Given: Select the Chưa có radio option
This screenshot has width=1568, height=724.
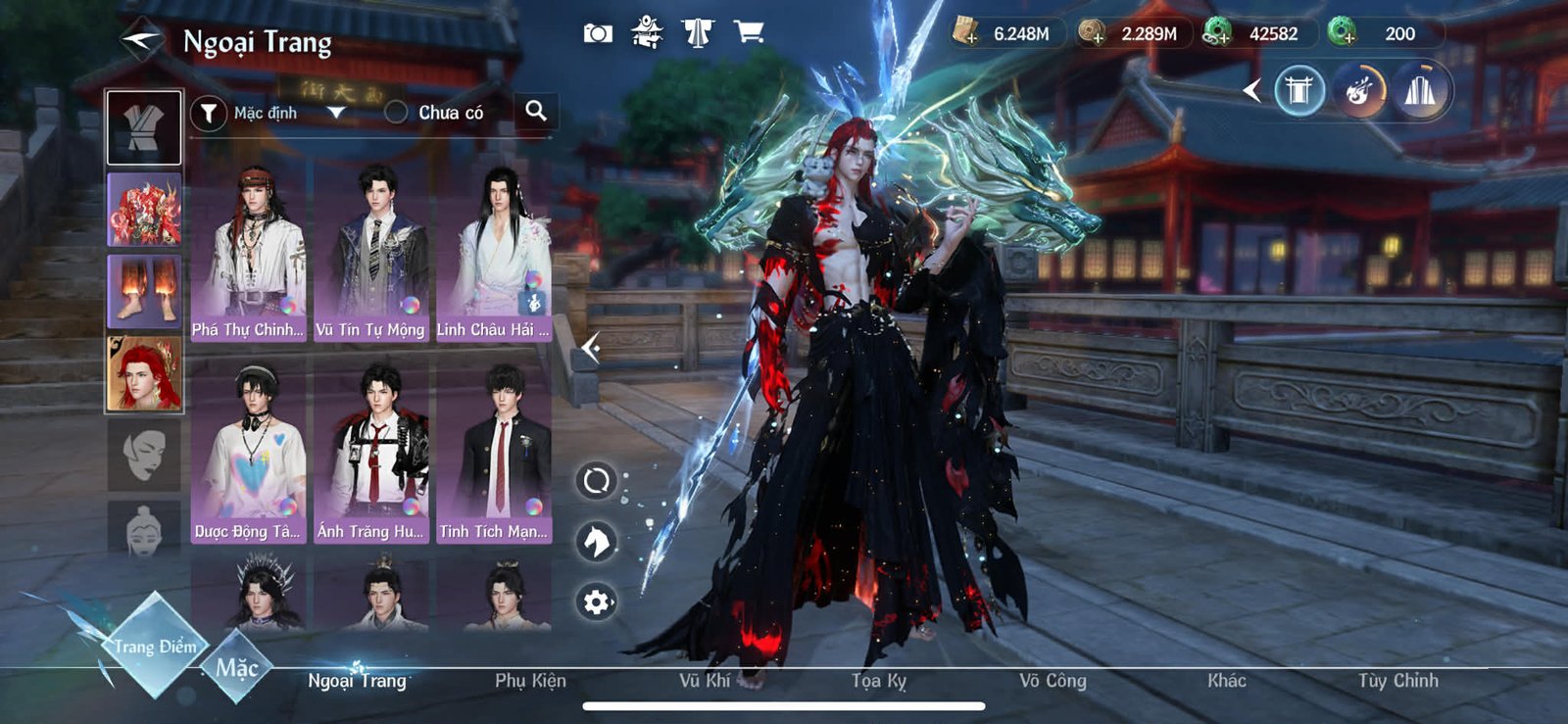Looking at the screenshot, I should [x=396, y=113].
